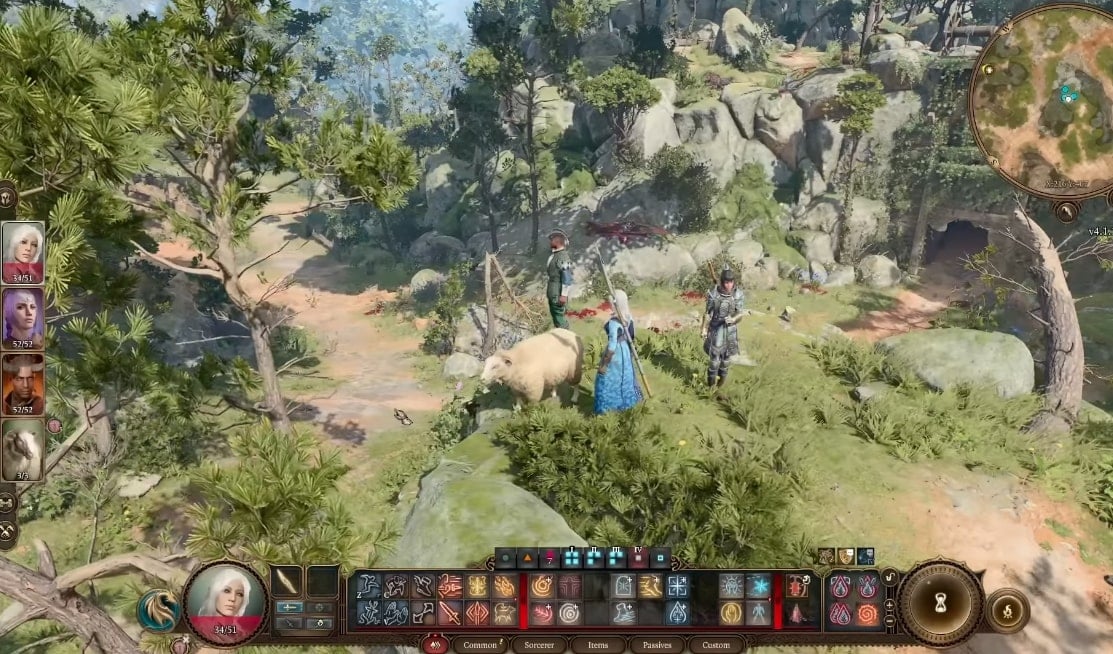Click the large active character portrait
This screenshot has width=1113, height=654.
coord(226,603)
